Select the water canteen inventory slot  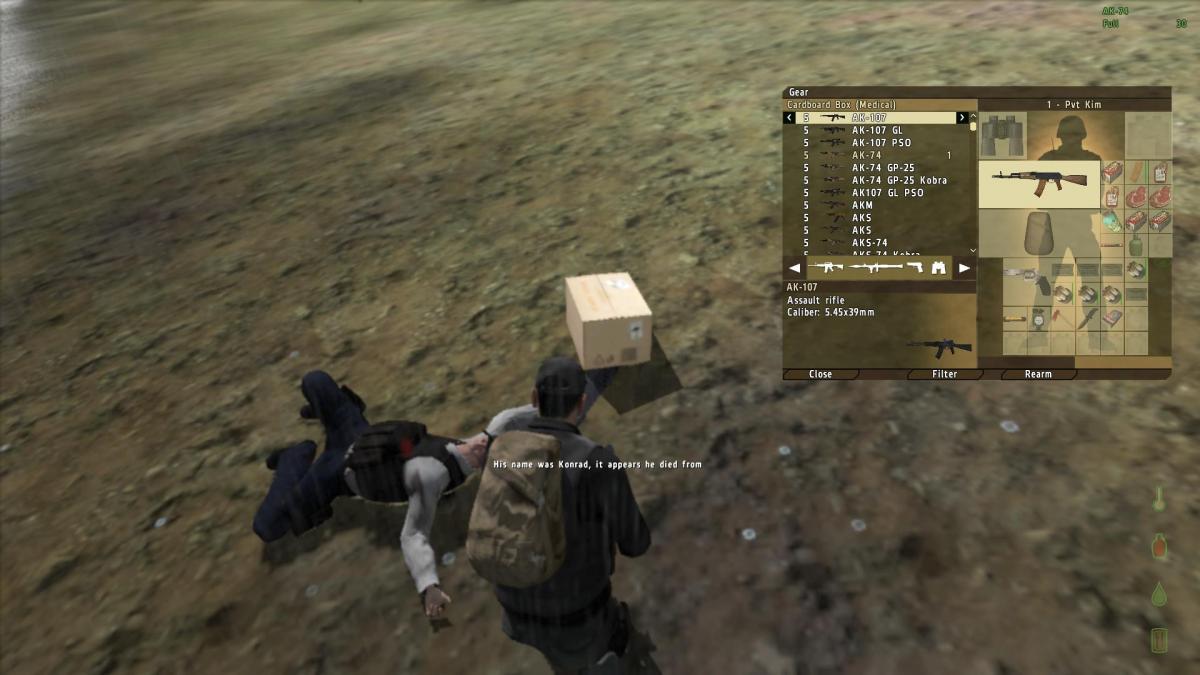1134,246
